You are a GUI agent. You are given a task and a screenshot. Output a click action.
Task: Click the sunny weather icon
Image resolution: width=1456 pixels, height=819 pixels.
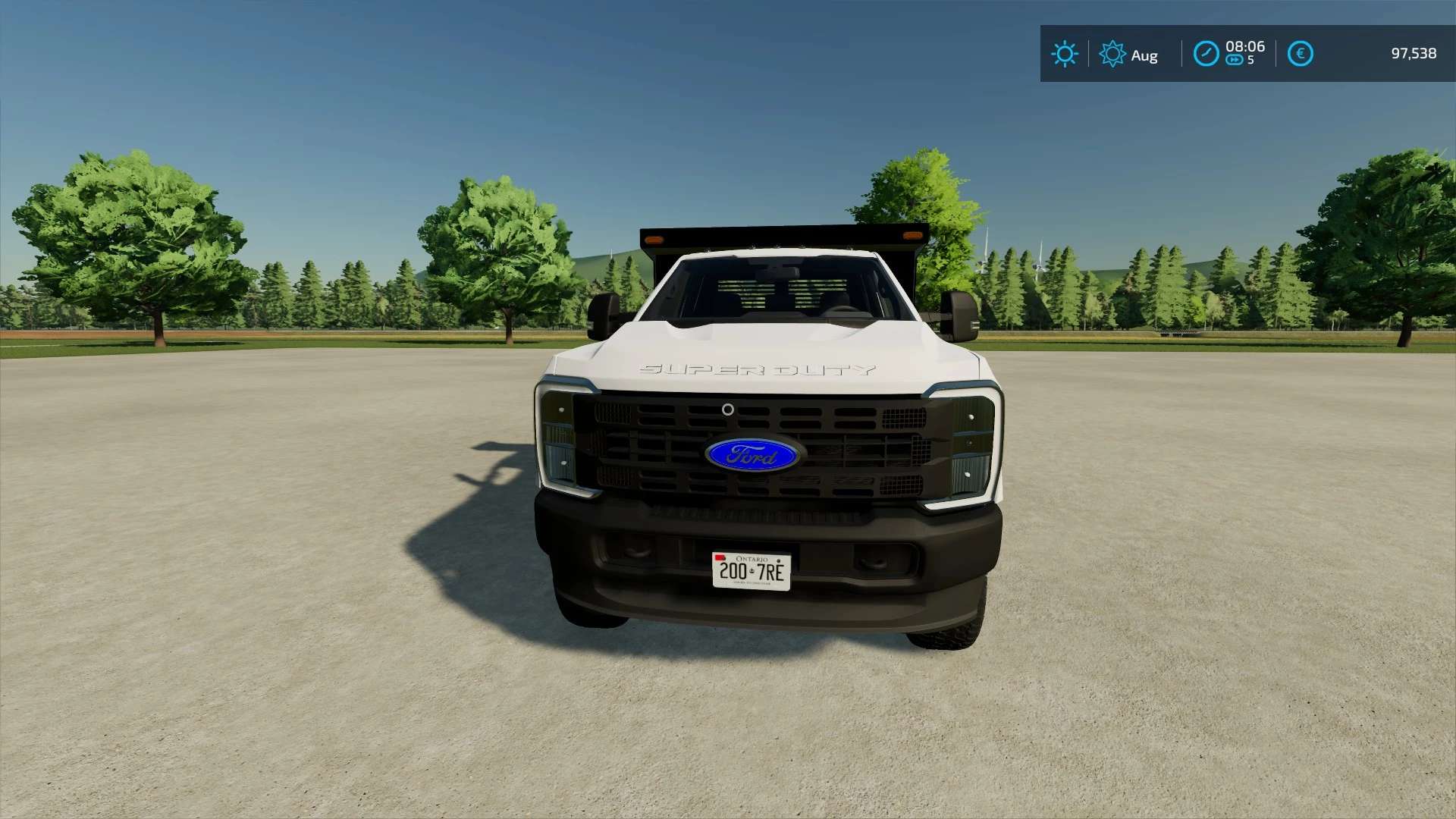(1065, 54)
